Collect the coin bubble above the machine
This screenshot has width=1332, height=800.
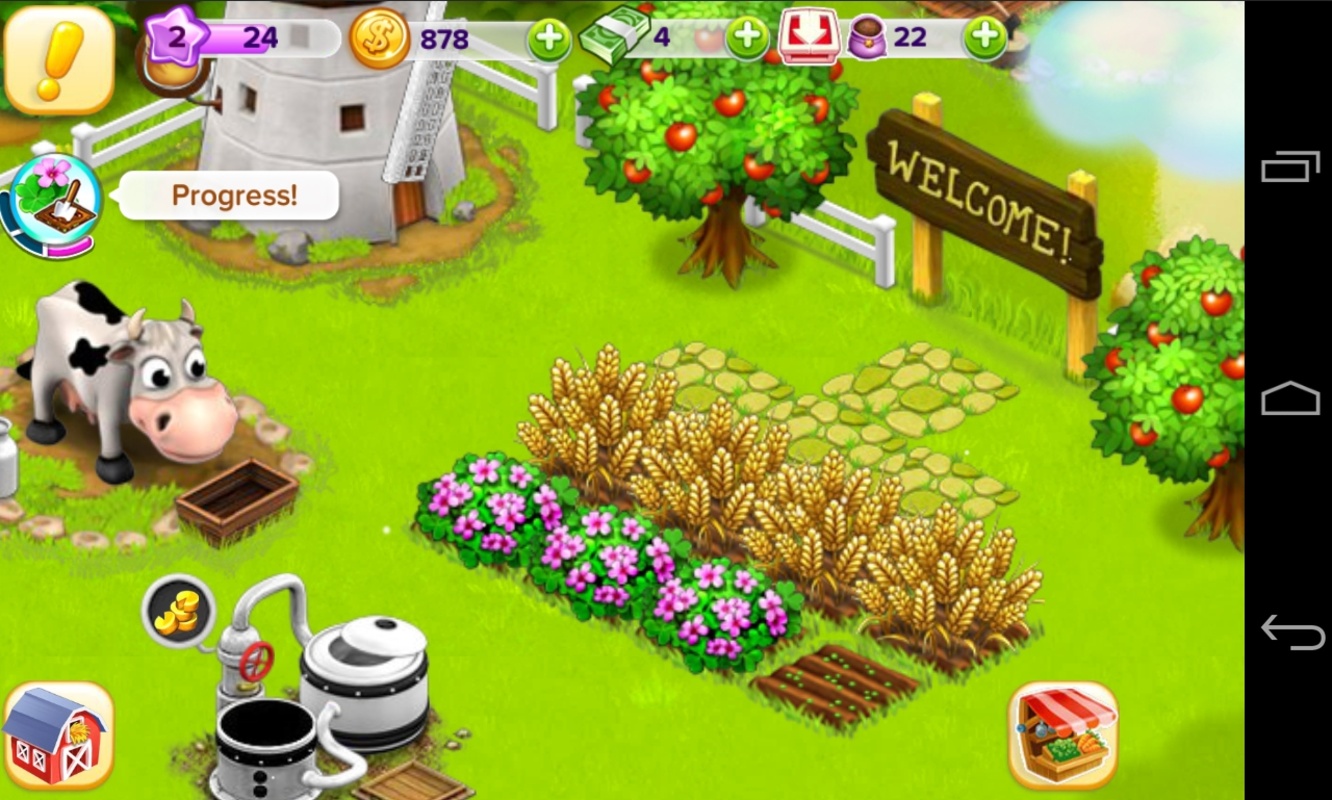[179, 609]
